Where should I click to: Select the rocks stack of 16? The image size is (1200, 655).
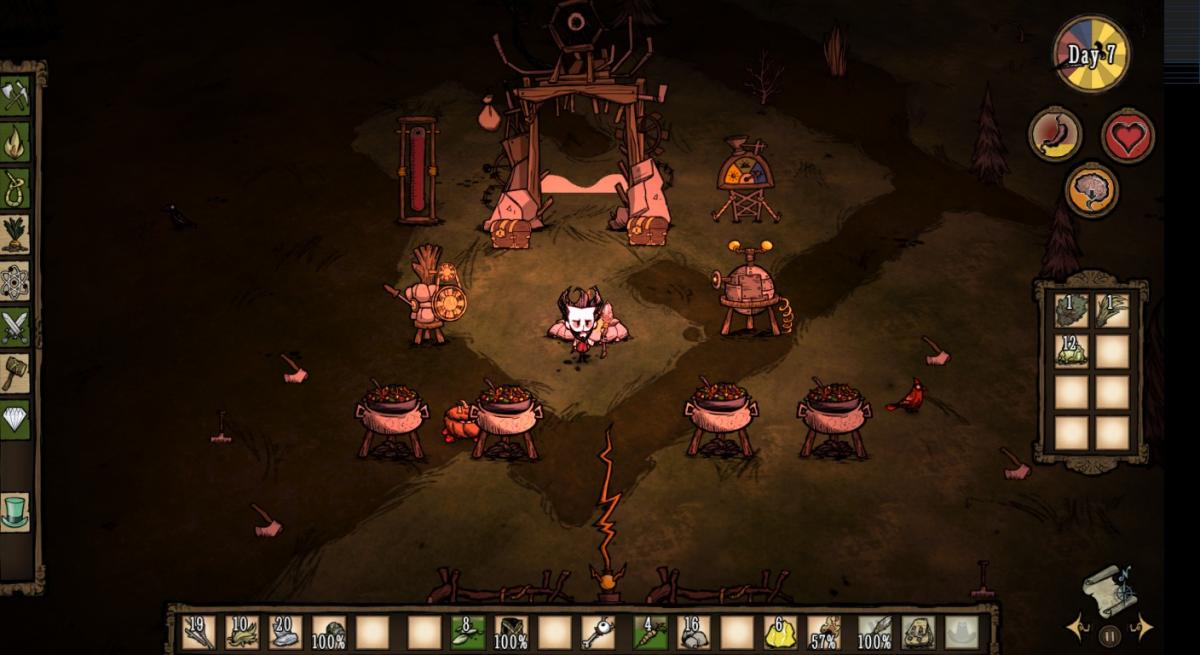[x=693, y=632]
